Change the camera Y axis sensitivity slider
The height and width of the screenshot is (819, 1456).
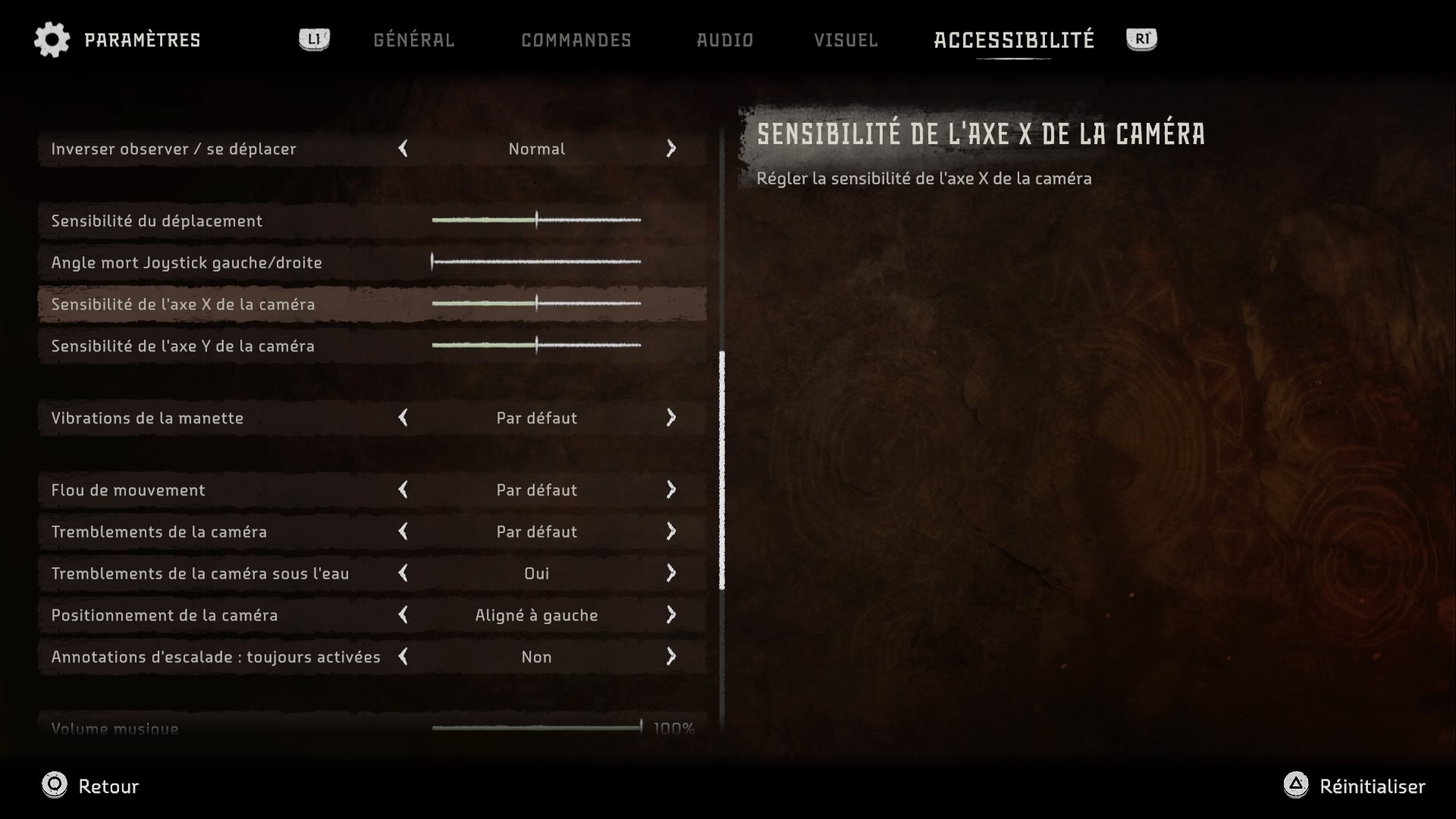point(536,346)
